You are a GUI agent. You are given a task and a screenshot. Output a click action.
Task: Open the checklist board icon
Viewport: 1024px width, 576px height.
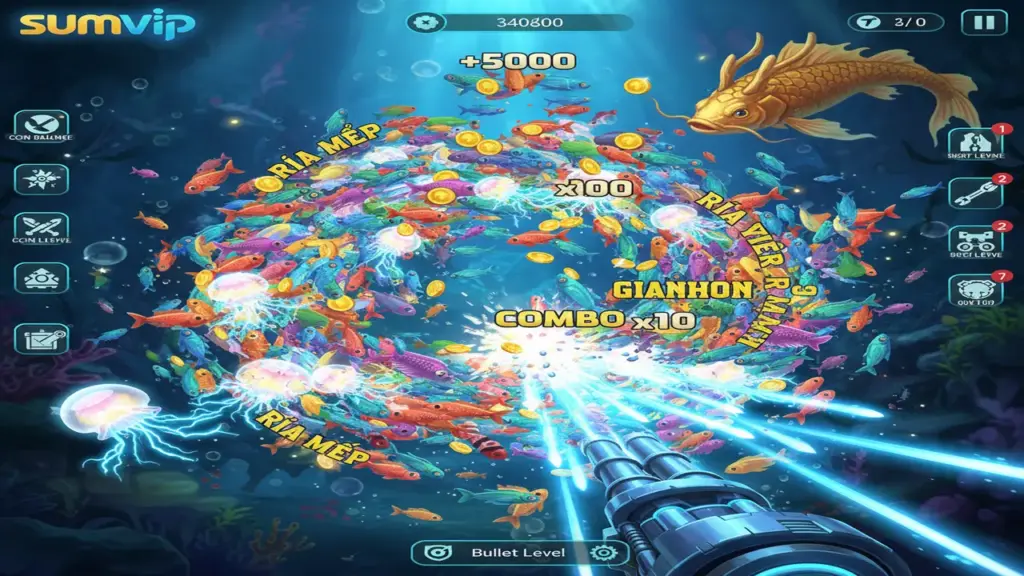(41, 338)
